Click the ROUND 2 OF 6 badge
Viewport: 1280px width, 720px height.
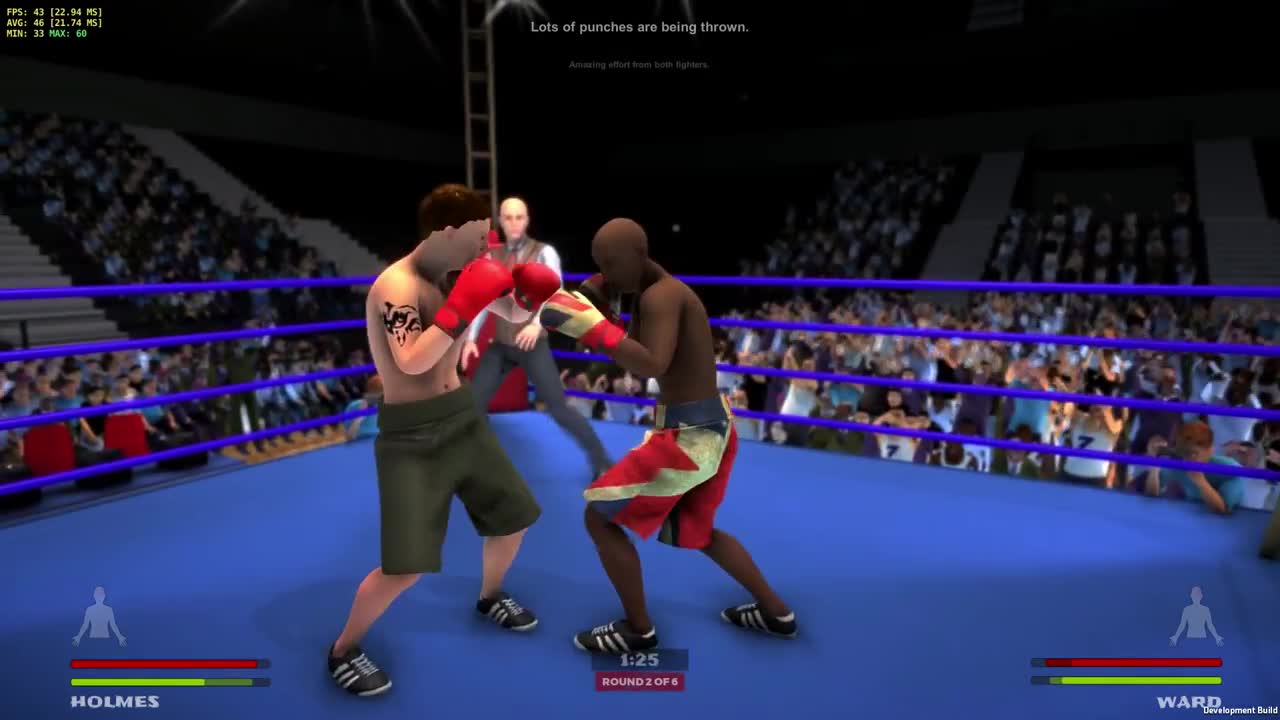[638, 681]
